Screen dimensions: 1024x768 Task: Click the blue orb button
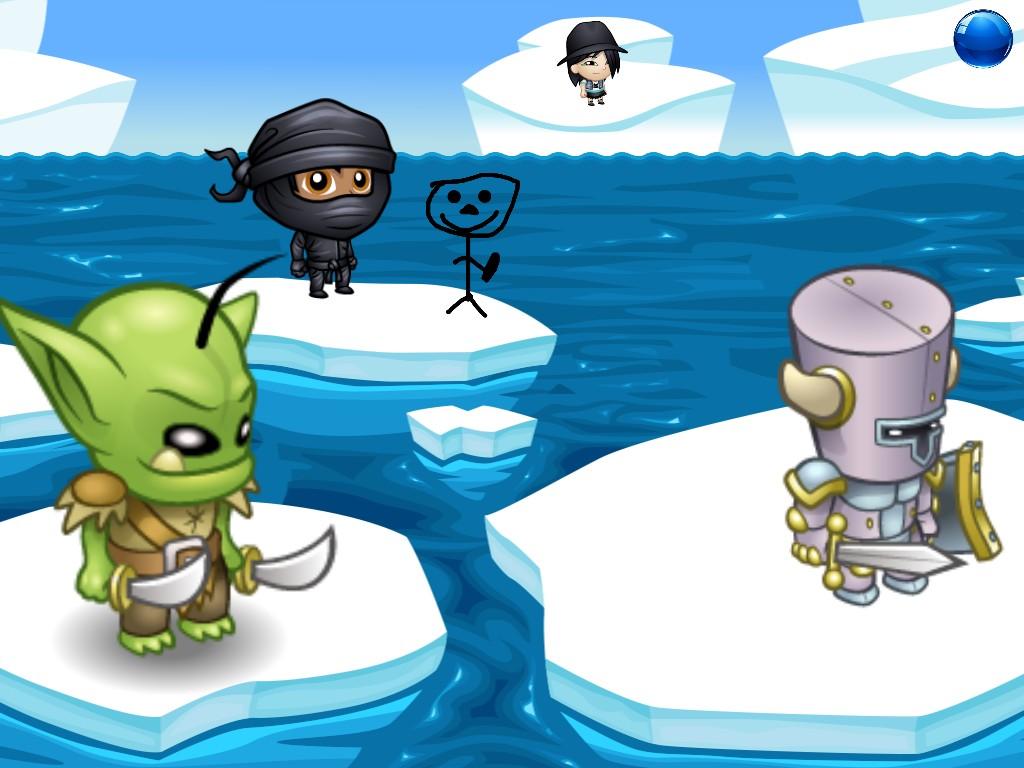[x=982, y=39]
